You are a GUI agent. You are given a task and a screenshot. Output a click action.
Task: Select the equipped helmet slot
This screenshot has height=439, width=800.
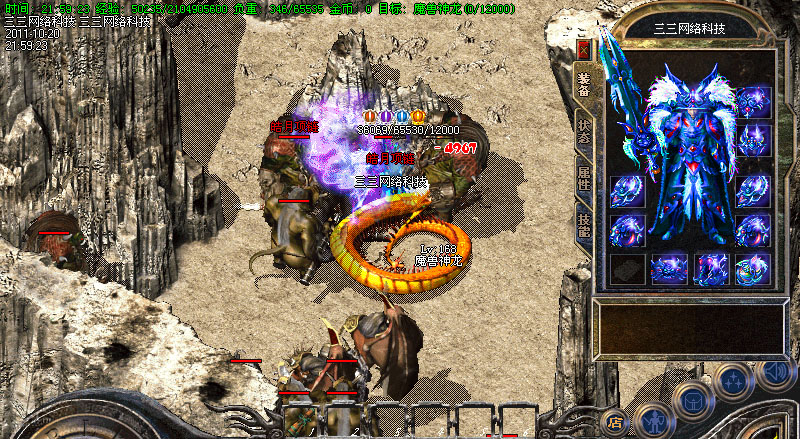(x=753, y=104)
